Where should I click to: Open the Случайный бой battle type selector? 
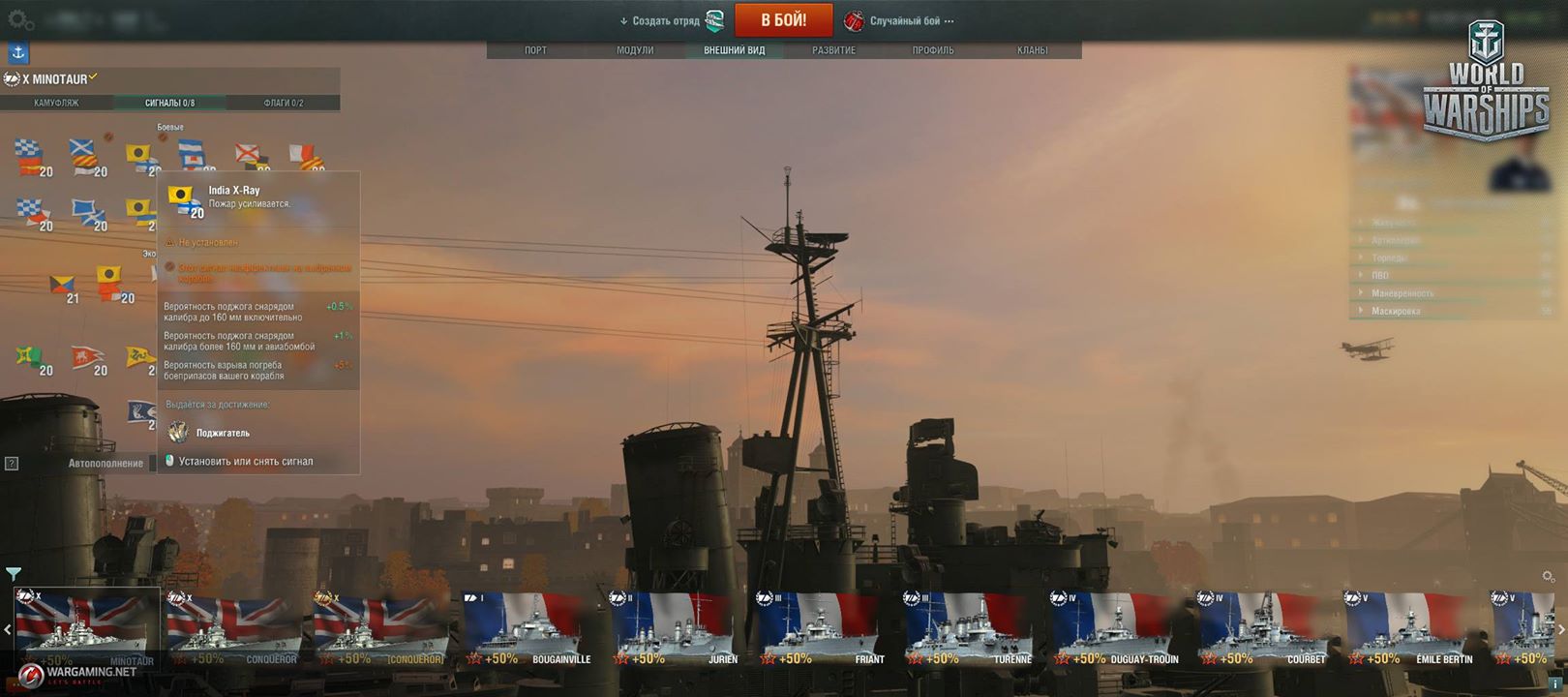pyautogui.click(x=899, y=20)
